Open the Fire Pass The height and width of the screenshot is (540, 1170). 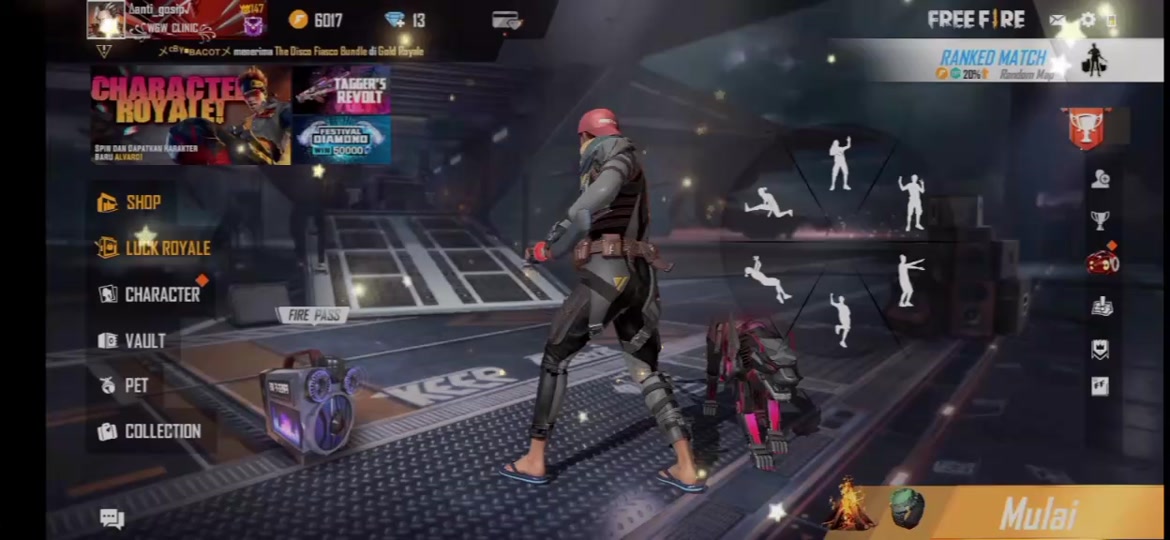(x=313, y=315)
